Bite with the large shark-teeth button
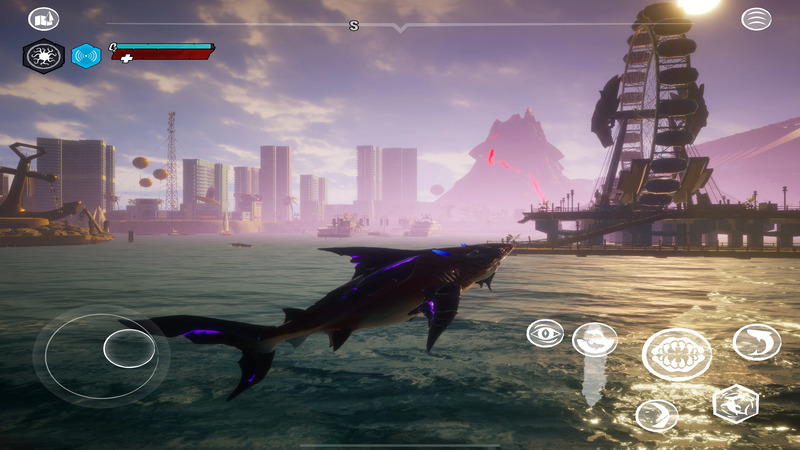The image size is (800, 450). pyautogui.click(x=677, y=354)
